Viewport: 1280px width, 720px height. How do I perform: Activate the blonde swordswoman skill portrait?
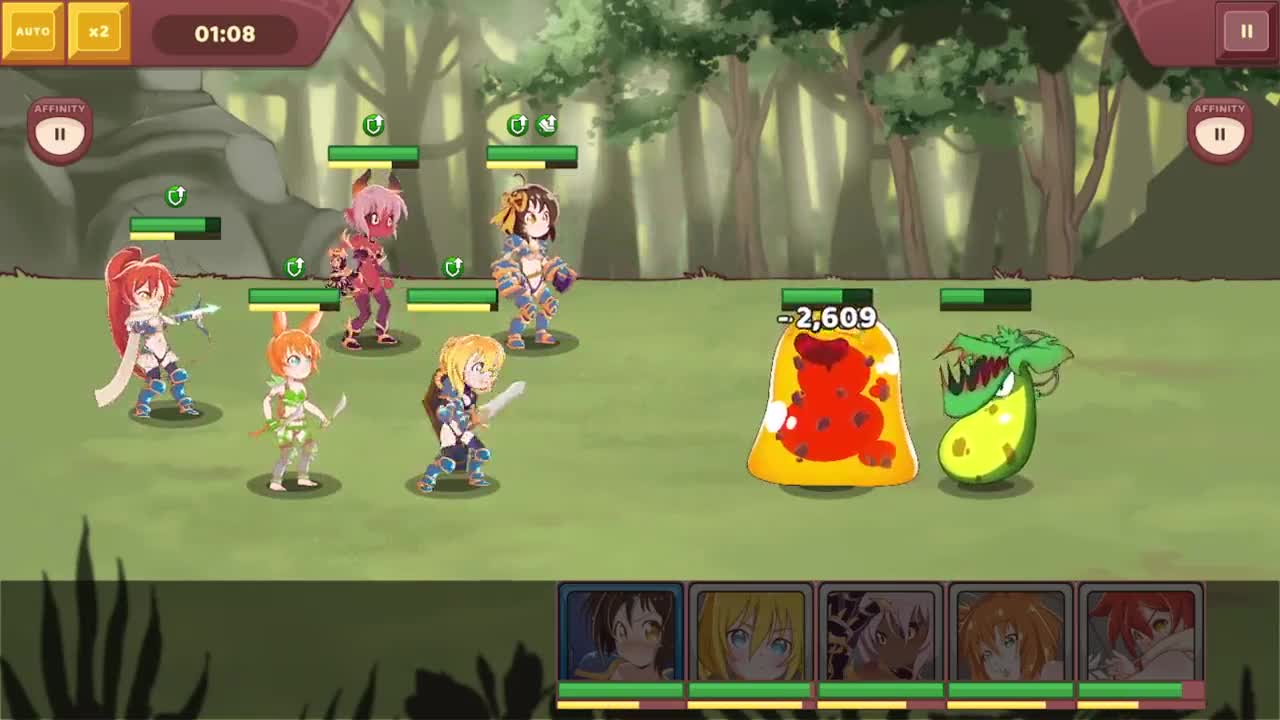750,633
